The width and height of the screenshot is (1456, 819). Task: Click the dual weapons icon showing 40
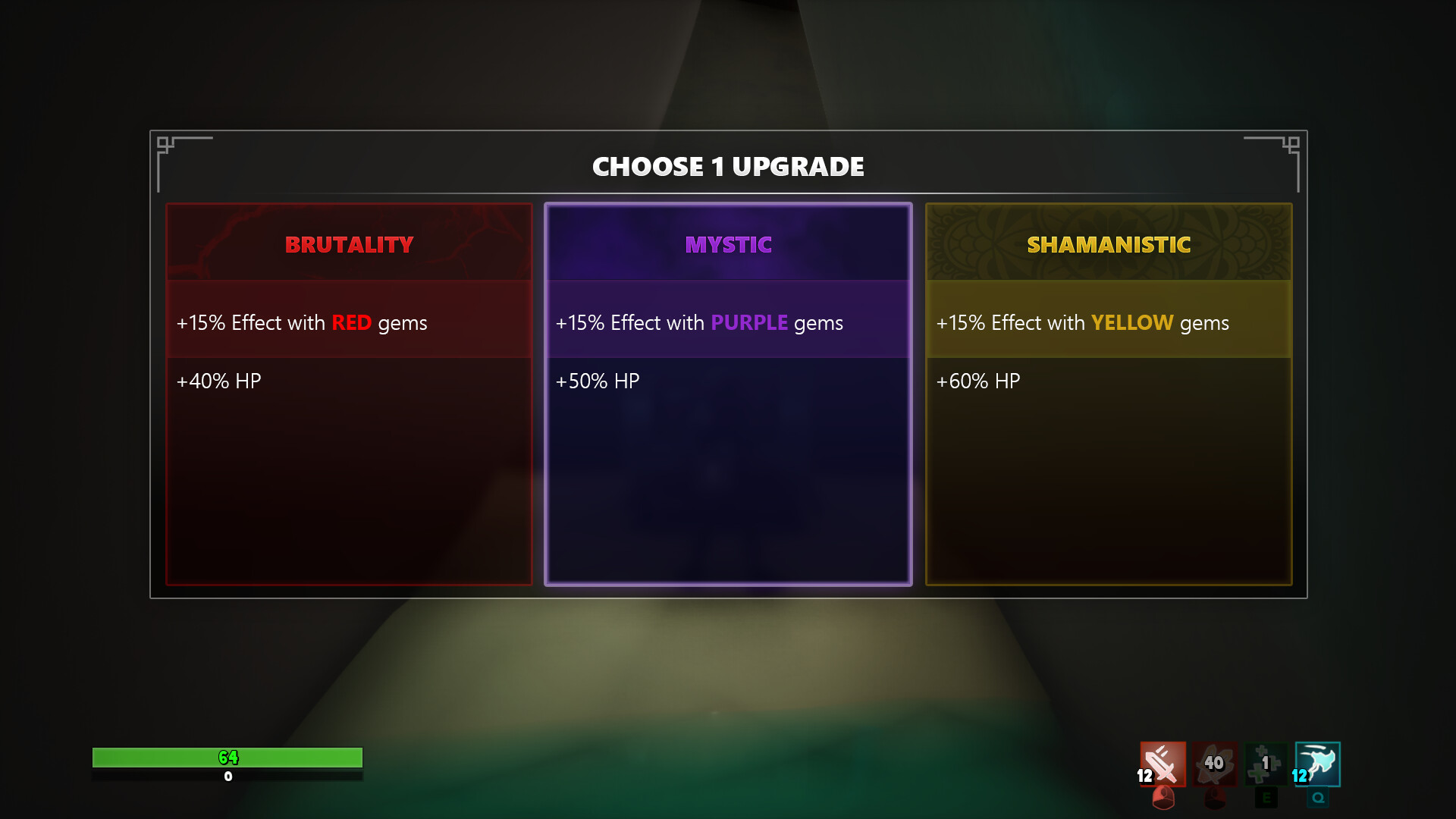[1214, 765]
